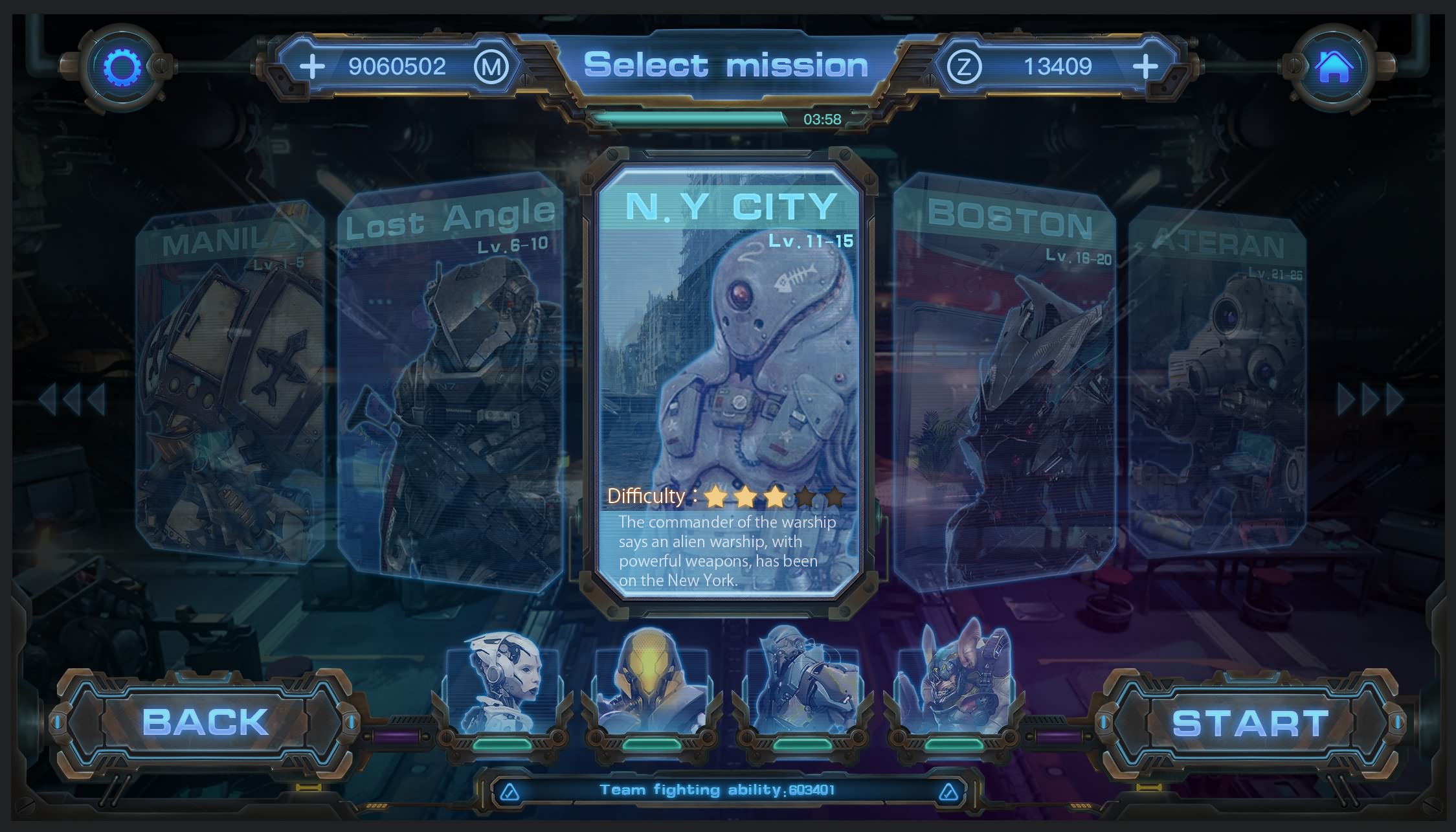Browse missions with the right triple arrows
Screen dimensions: 1456x832
(1370, 399)
